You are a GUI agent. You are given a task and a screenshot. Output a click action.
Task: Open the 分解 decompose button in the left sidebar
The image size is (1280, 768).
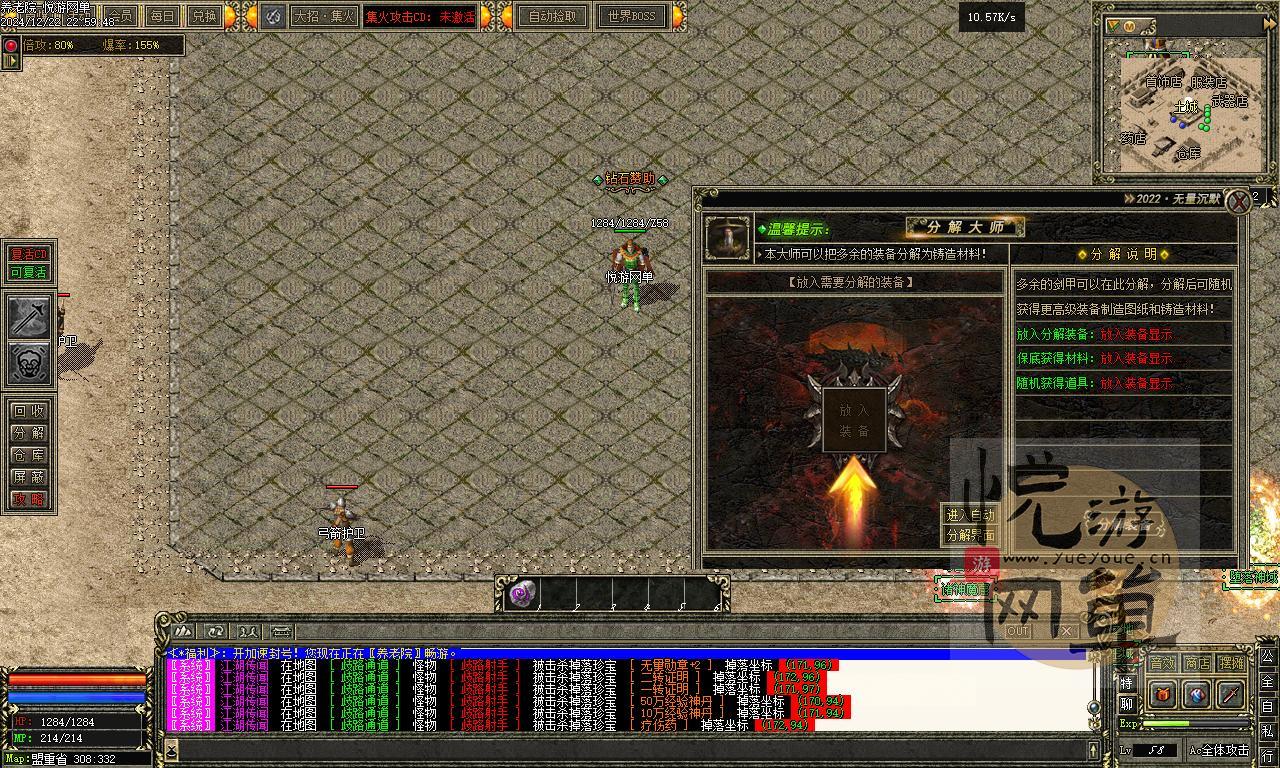coord(29,433)
